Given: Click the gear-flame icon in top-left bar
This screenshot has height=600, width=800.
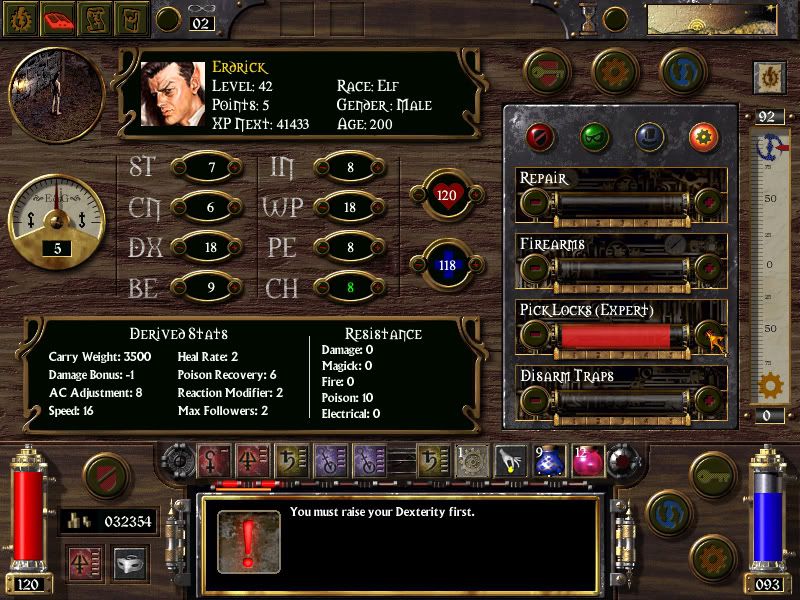Looking at the screenshot, I should pyautogui.click(x=22, y=17).
